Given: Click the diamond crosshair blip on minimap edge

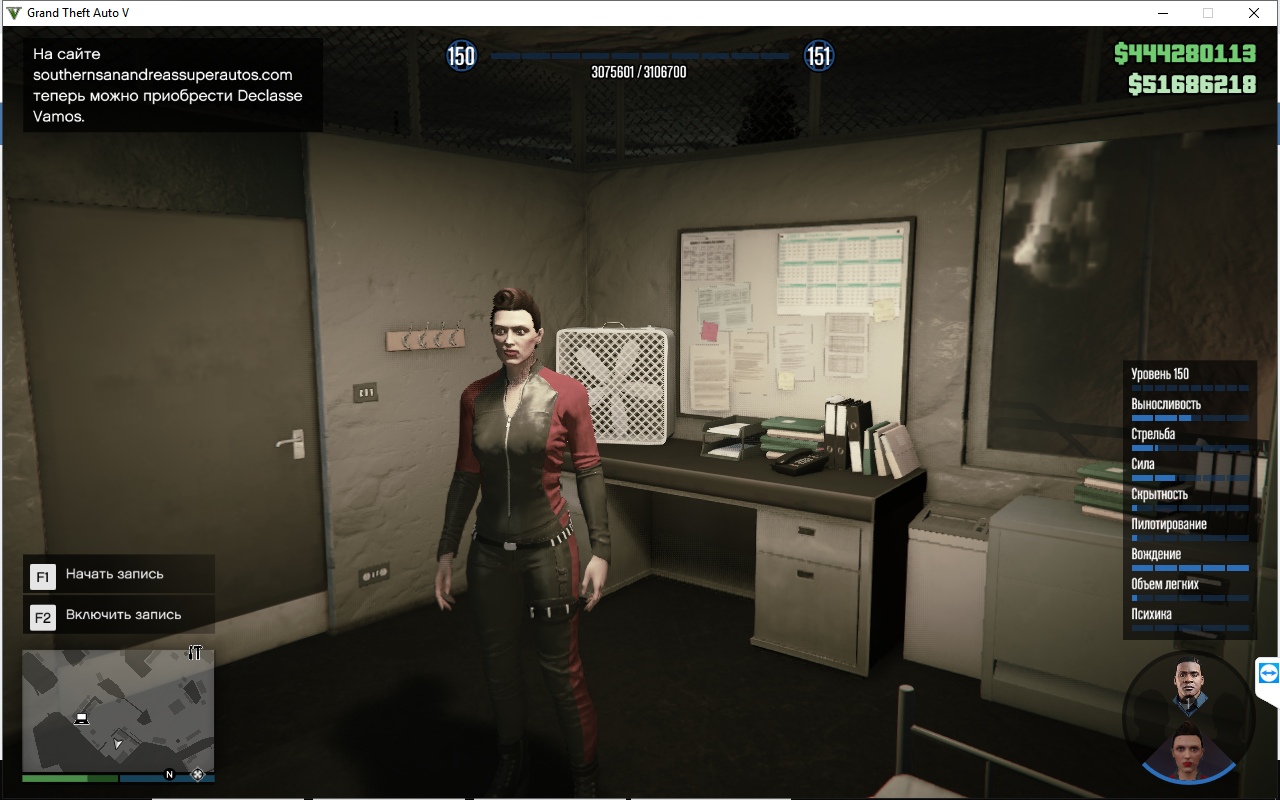Looking at the screenshot, I should point(198,773).
